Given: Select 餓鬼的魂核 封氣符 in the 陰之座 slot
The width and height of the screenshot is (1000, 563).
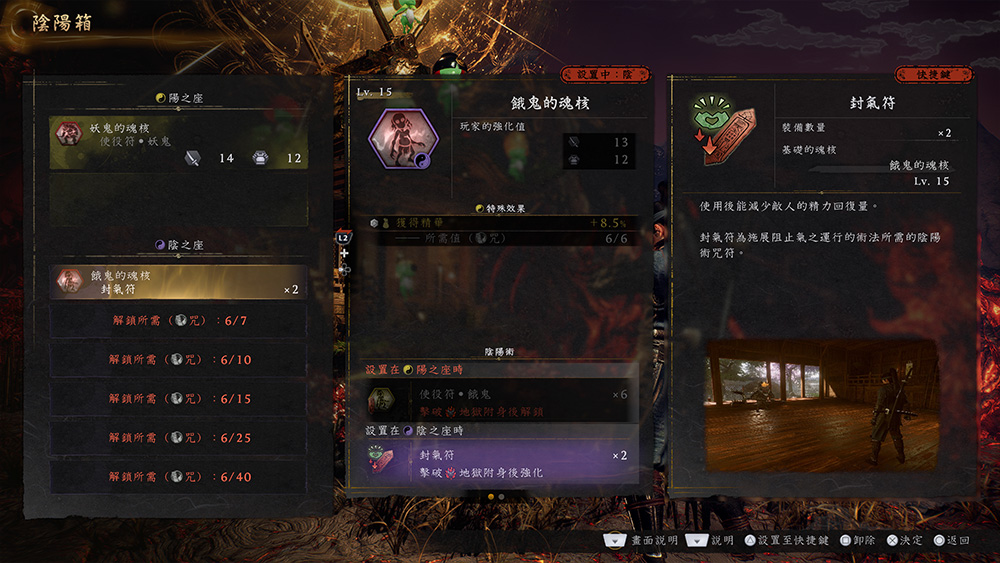Looking at the screenshot, I should click(x=179, y=282).
